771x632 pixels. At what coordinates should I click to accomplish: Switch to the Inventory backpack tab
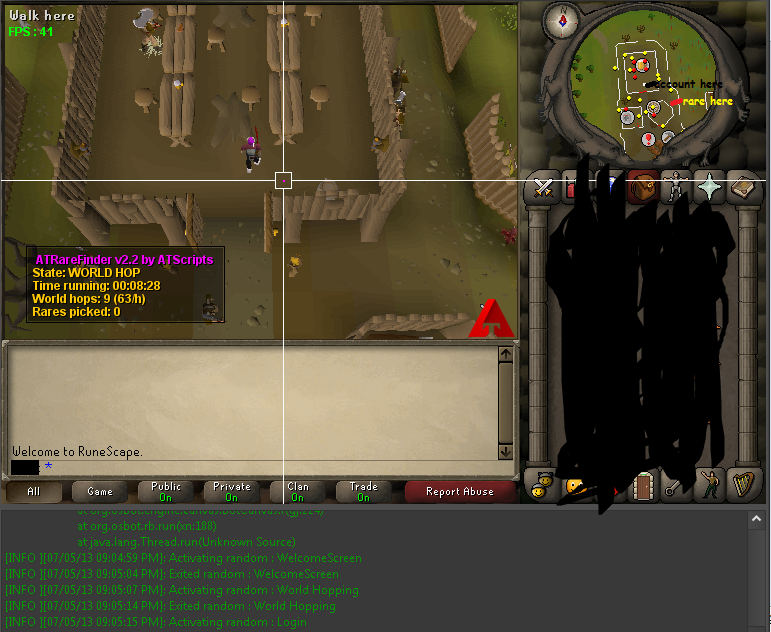642,188
